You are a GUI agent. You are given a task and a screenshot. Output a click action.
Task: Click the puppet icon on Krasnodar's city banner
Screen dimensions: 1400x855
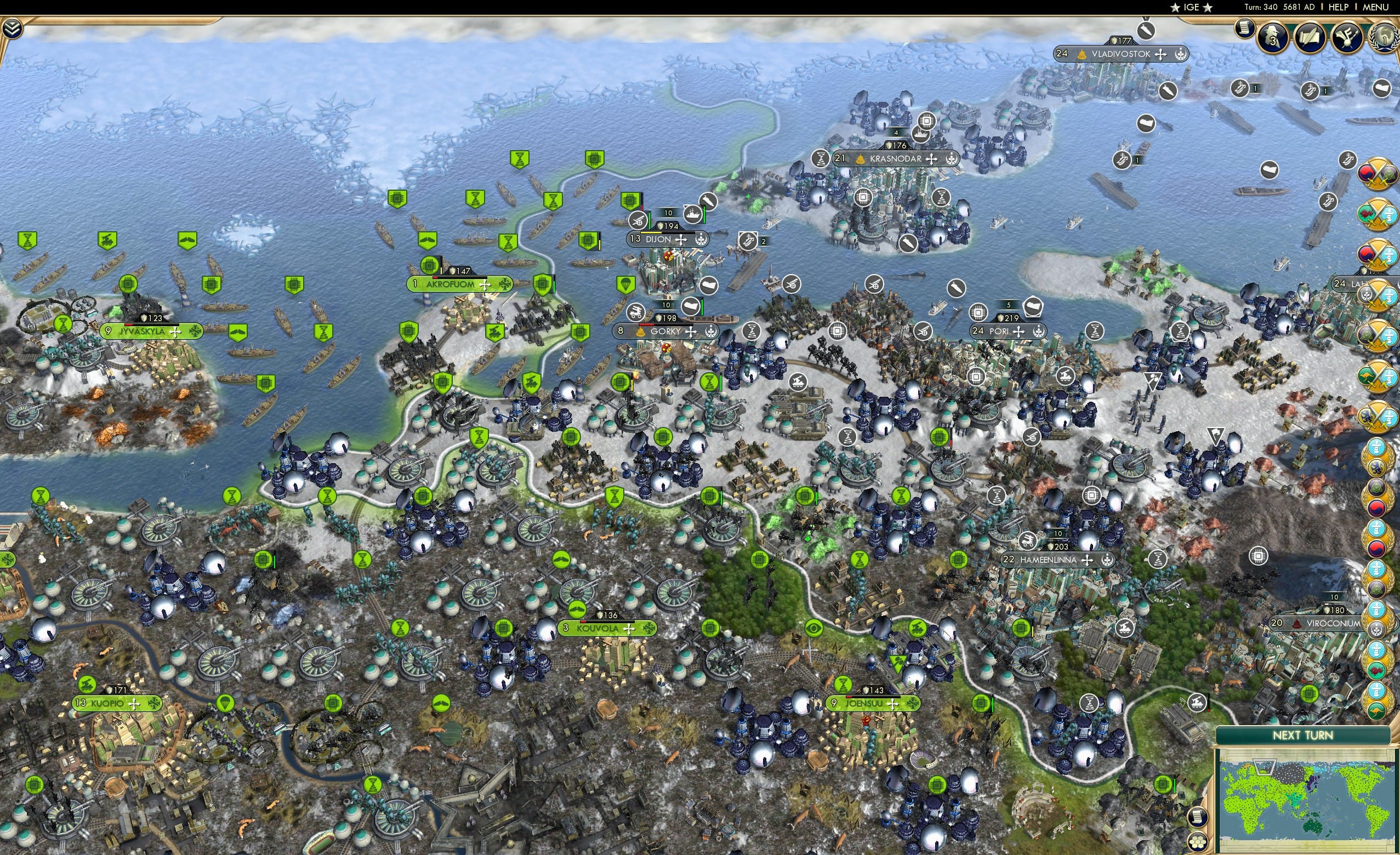point(861,160)
